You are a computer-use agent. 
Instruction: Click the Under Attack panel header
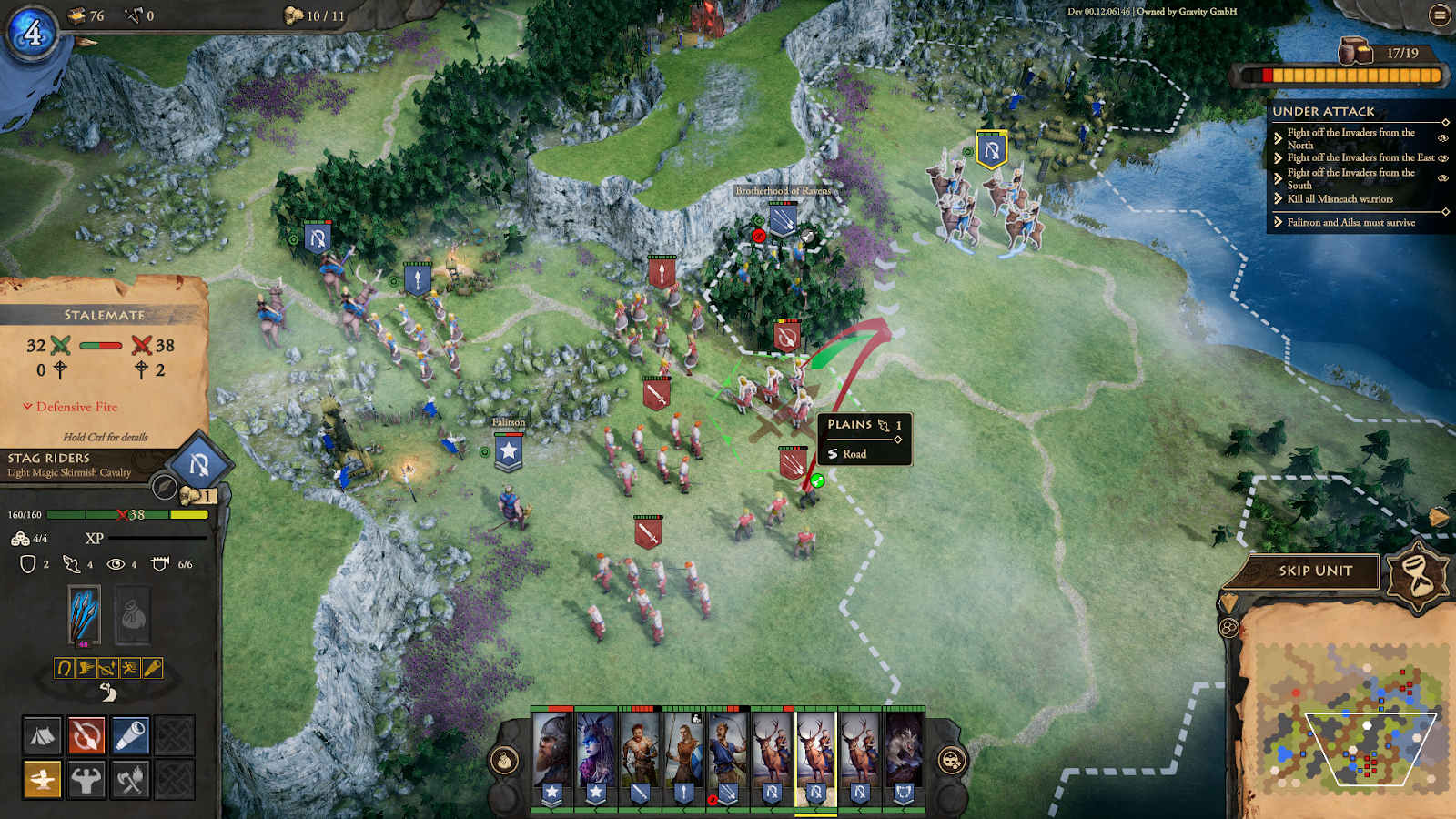point(1324,111)
